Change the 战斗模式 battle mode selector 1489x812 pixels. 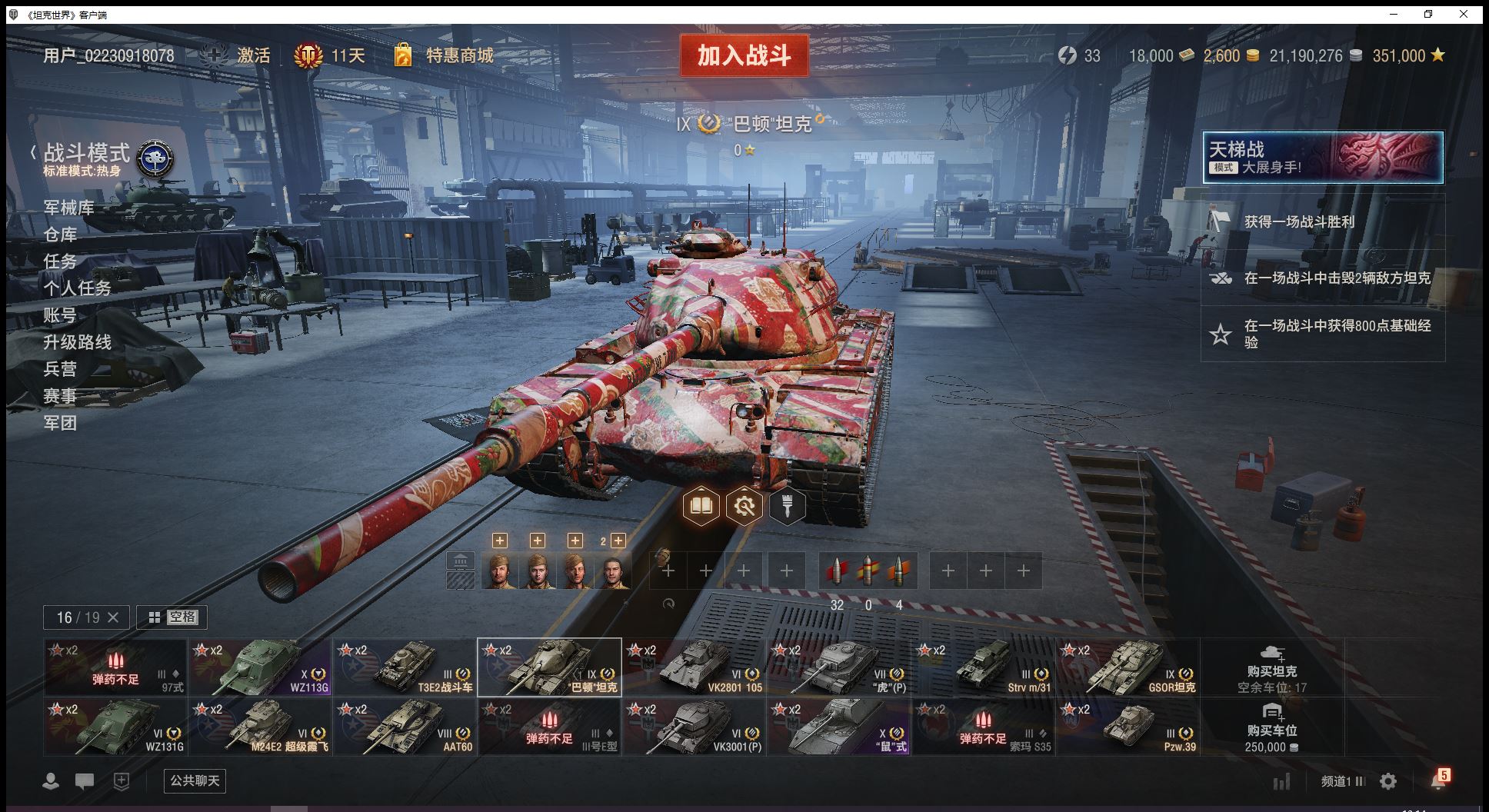pos(100,158)
